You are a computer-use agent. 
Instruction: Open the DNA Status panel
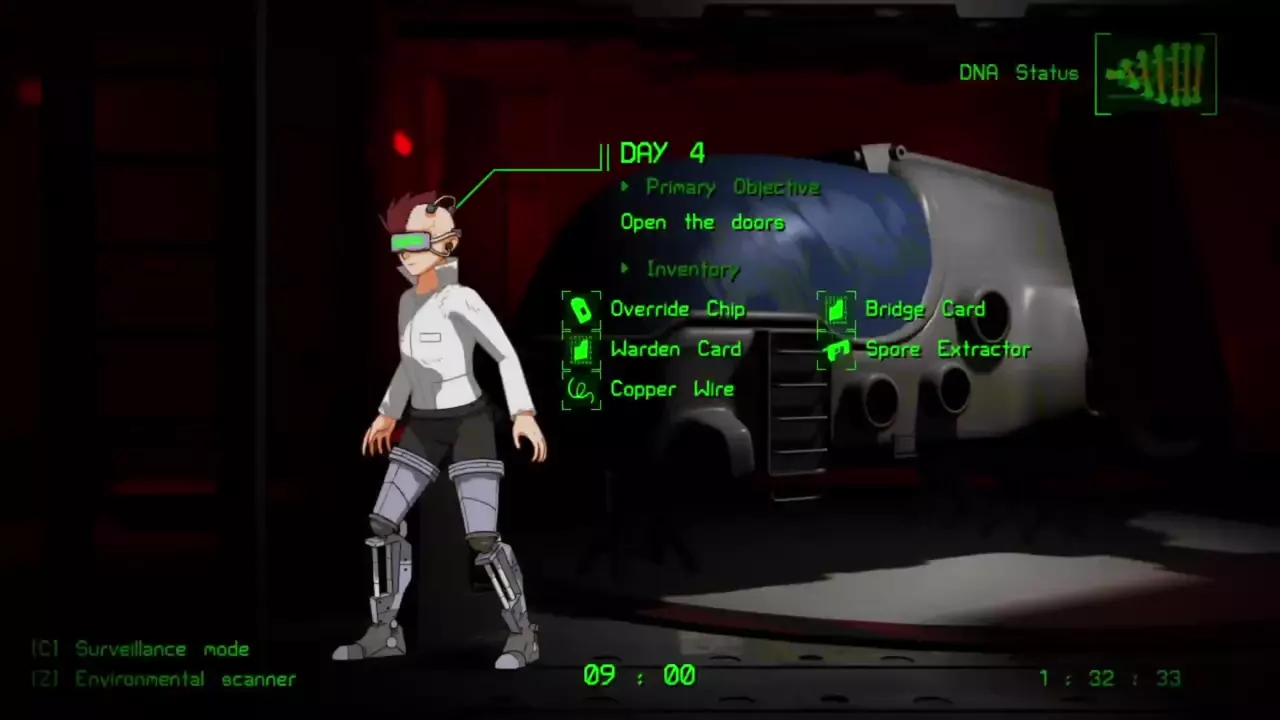[x=1155, y=74]
